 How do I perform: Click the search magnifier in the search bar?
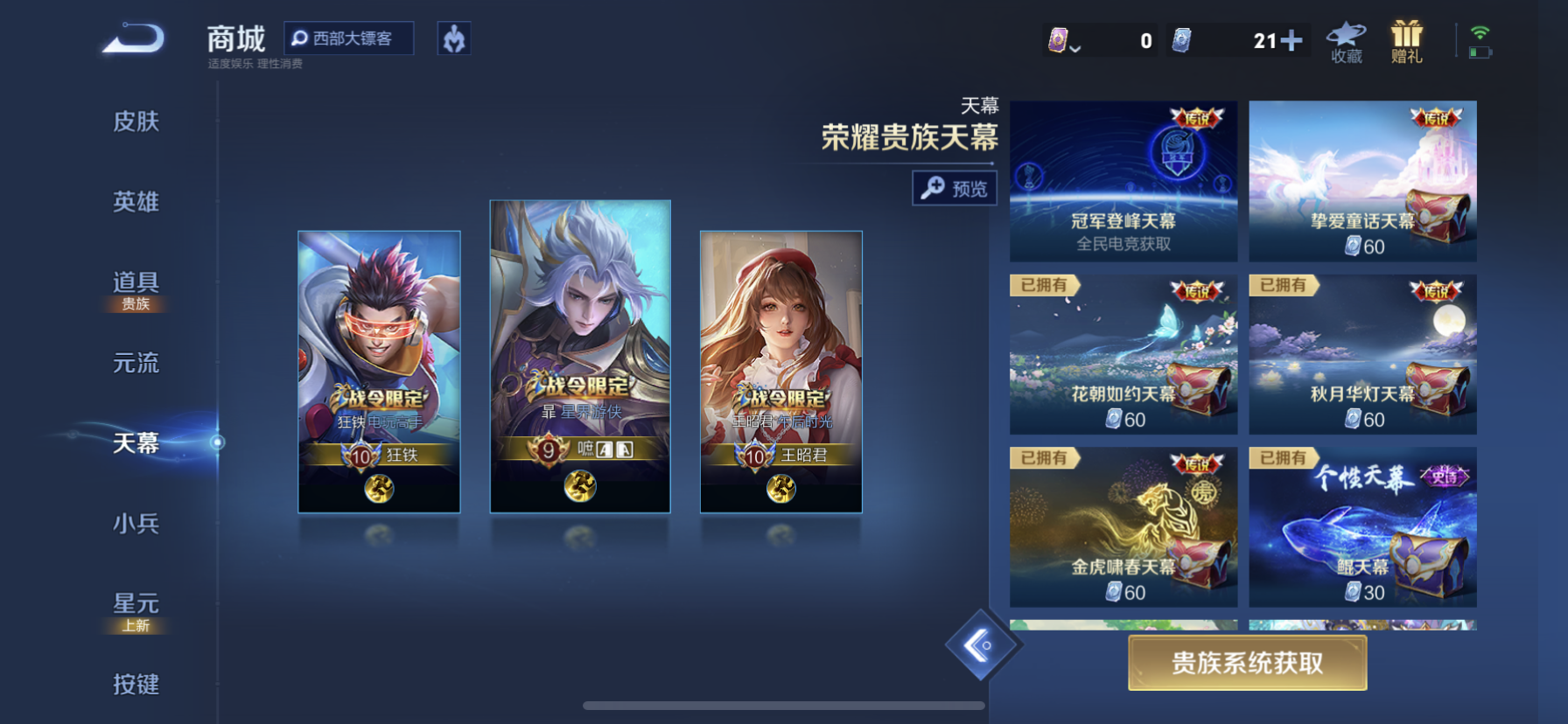point(301,38)
